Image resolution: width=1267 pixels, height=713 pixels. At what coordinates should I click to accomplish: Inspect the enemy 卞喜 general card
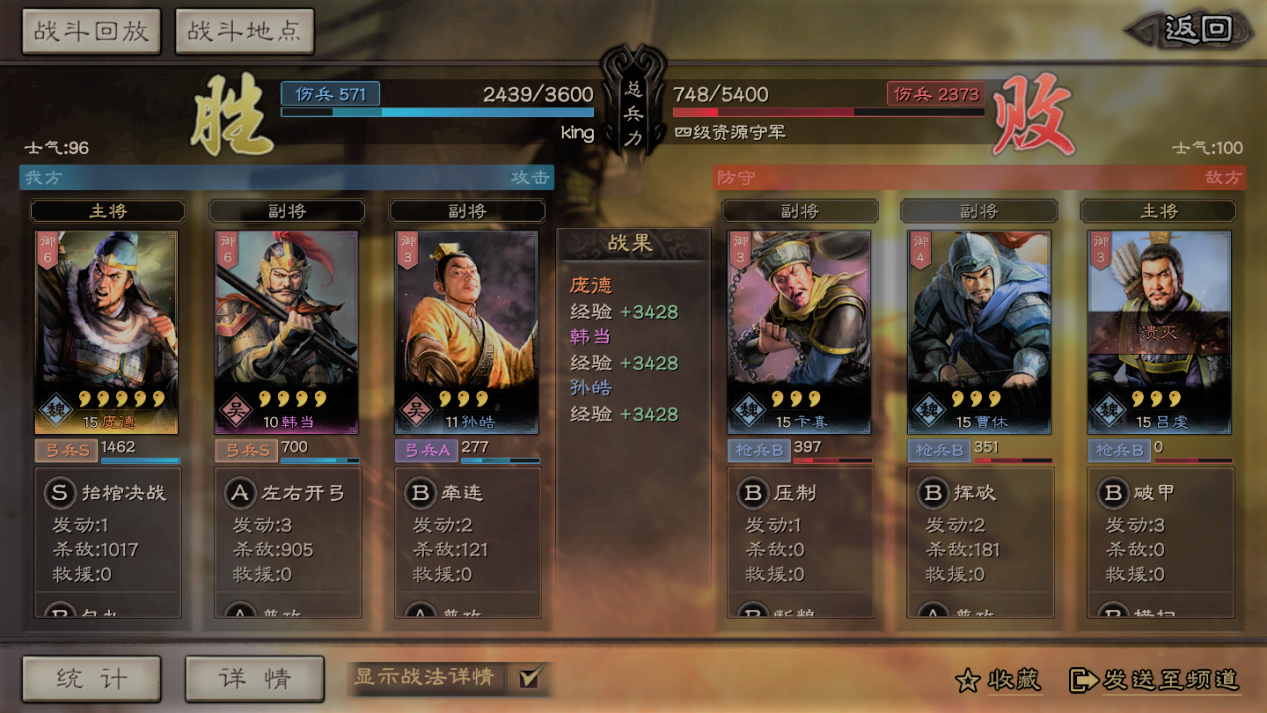click(798, 332)
